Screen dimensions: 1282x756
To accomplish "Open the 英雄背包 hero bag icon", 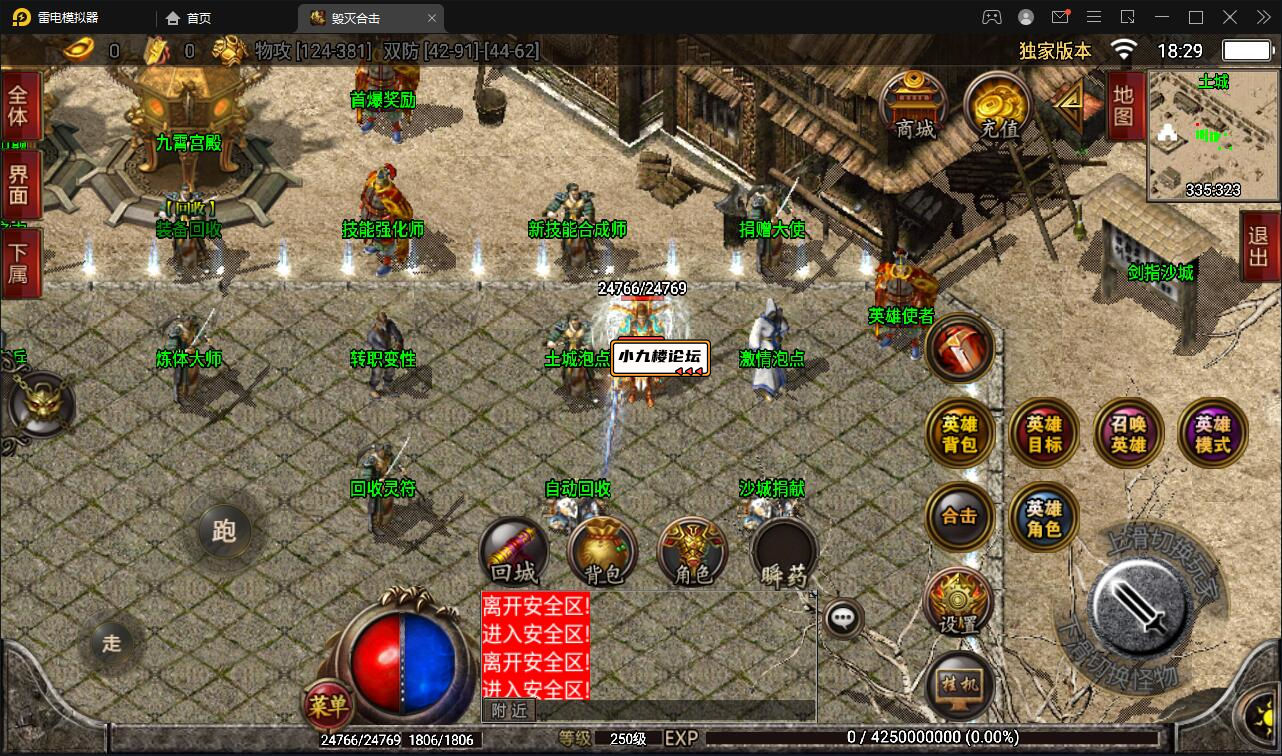I will [959, 432].
